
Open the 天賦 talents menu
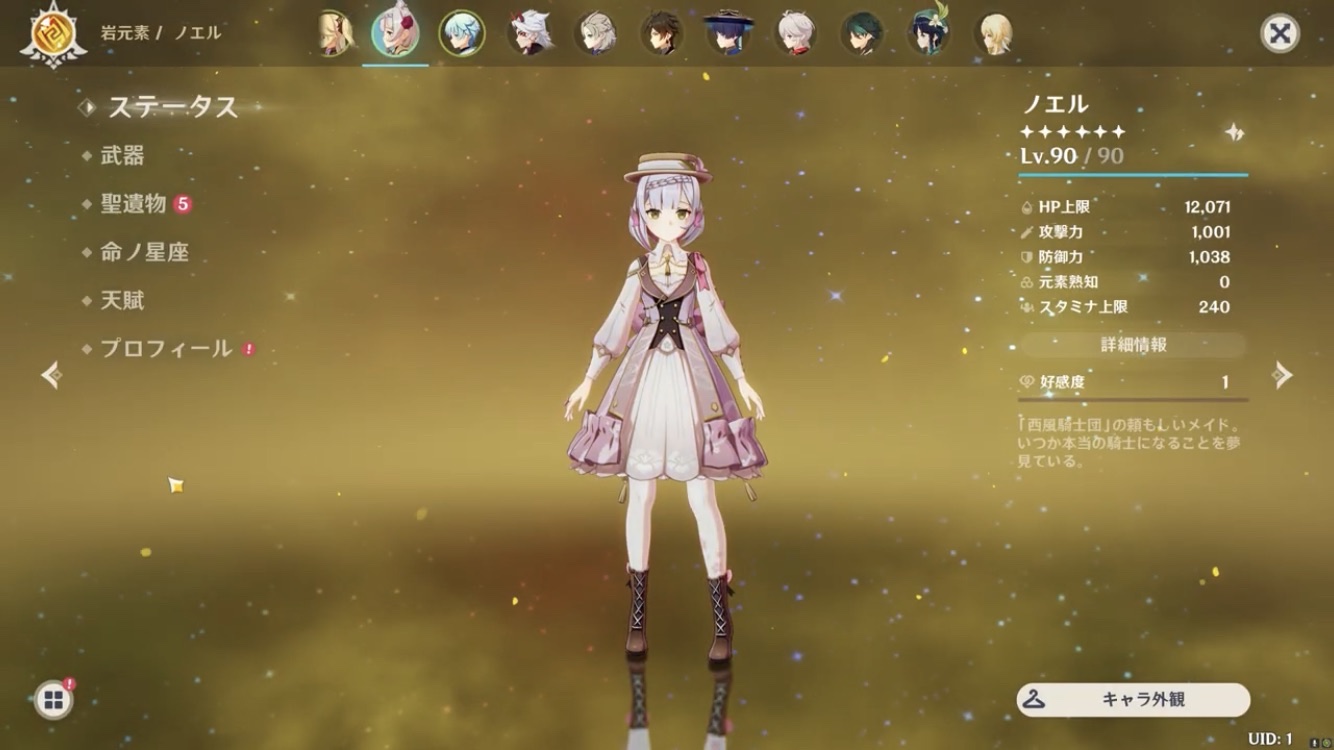(x=122, y=300)
